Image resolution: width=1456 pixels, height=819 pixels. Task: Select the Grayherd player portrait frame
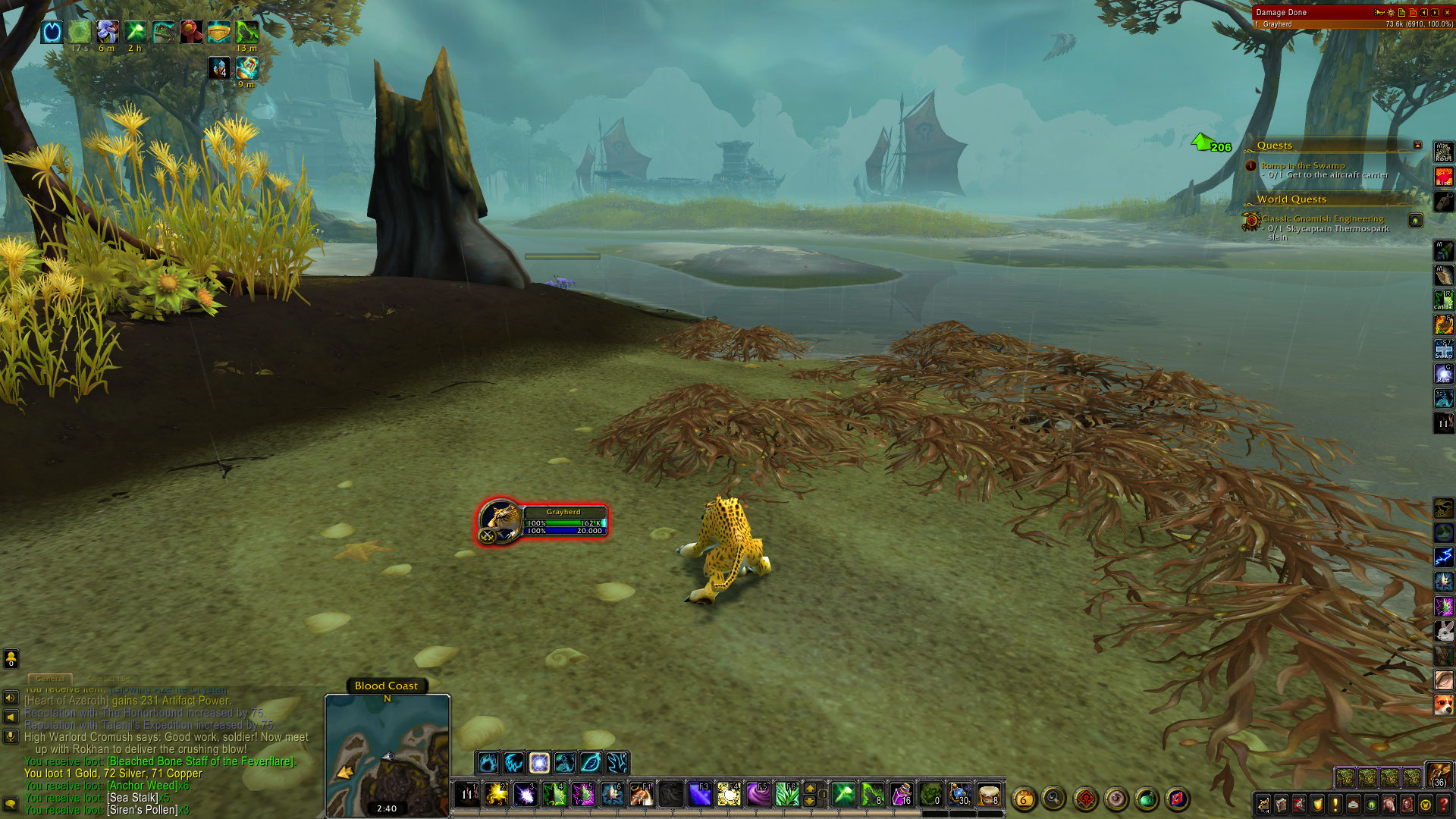point(501,521)
